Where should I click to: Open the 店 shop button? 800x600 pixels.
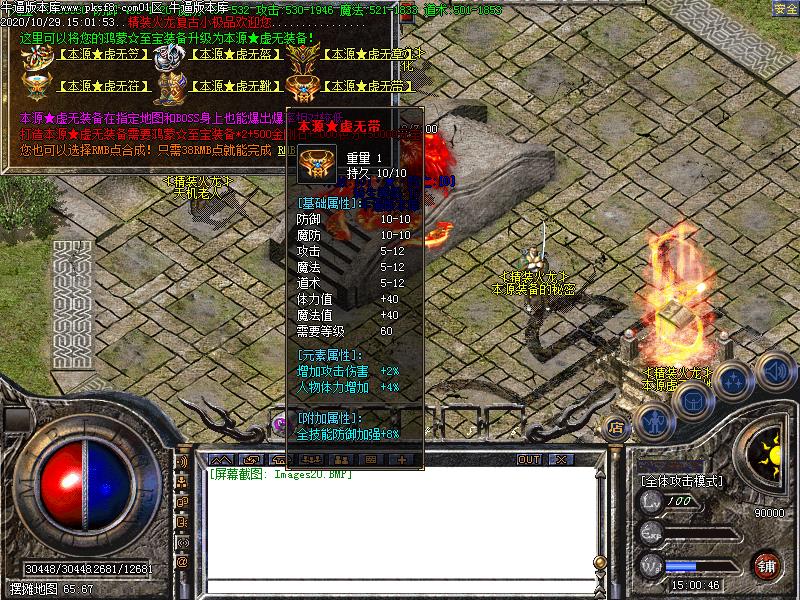tap(616, 428)
